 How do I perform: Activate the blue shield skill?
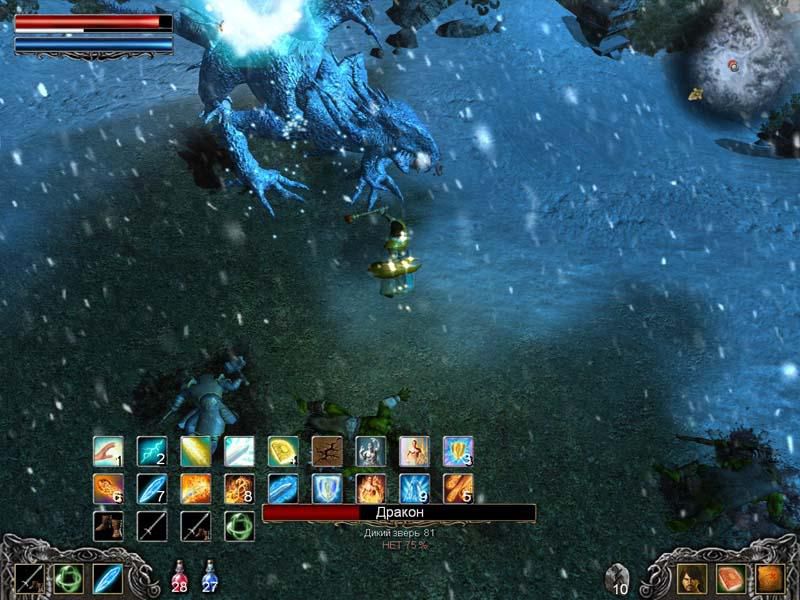[x=326, y=488]
